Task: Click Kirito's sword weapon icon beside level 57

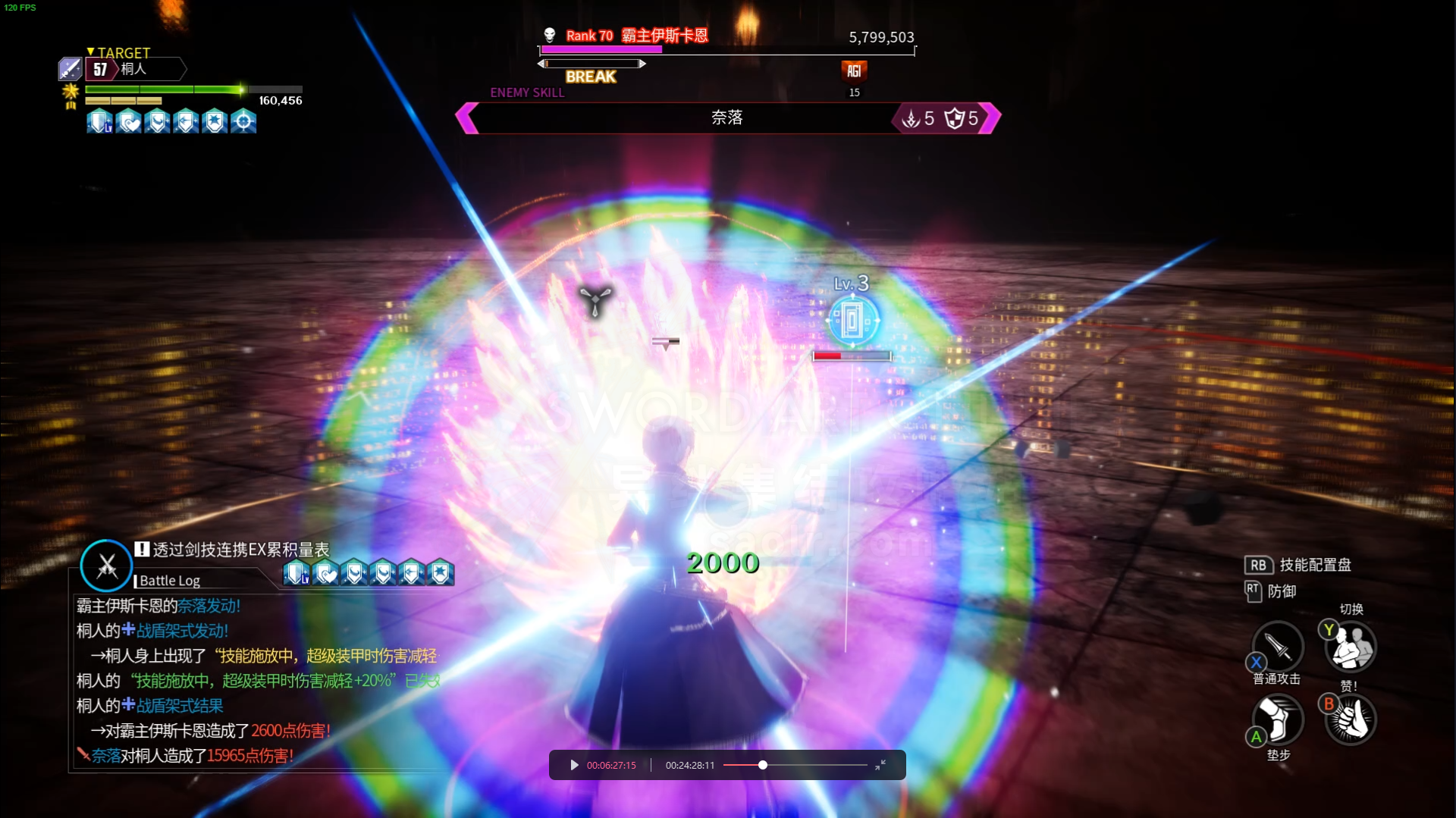Action: pyautogui.click(x=71, y=69)
